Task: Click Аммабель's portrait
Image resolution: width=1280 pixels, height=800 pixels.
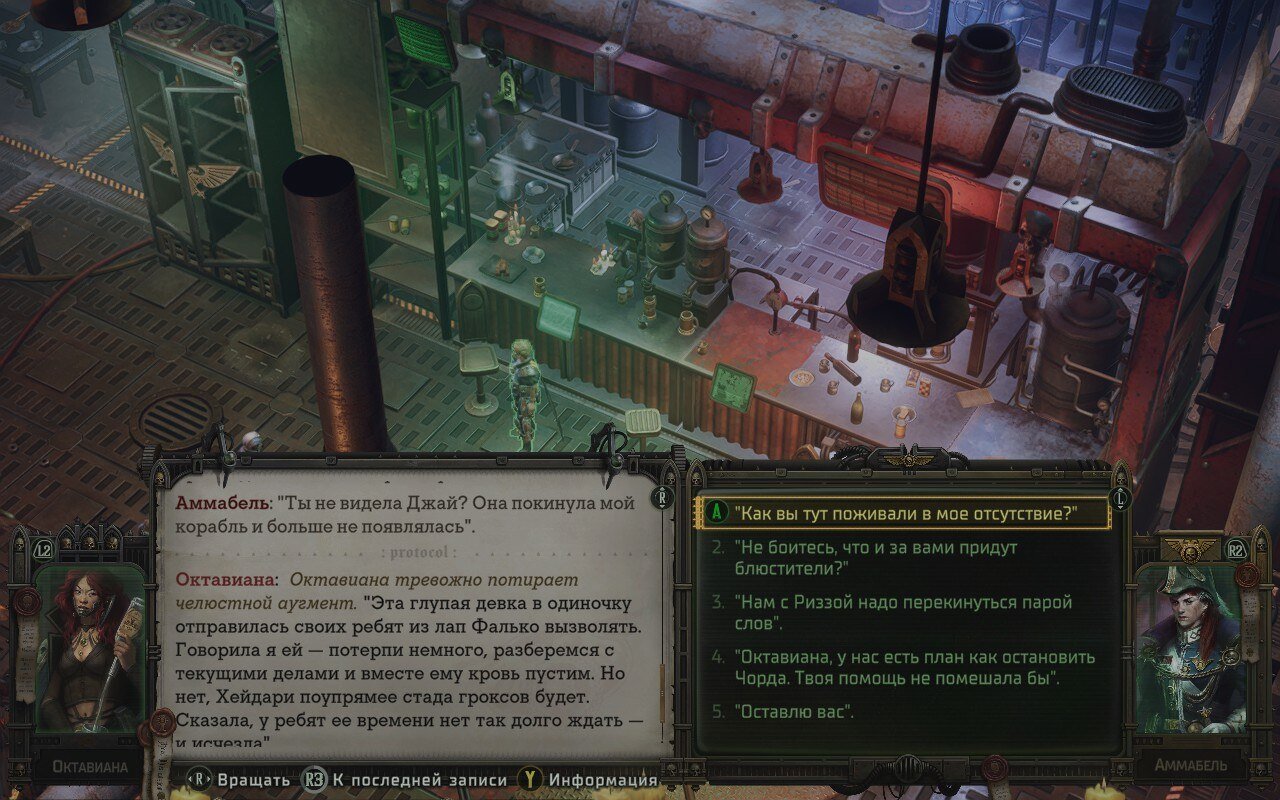Action: coord(1190,650)
